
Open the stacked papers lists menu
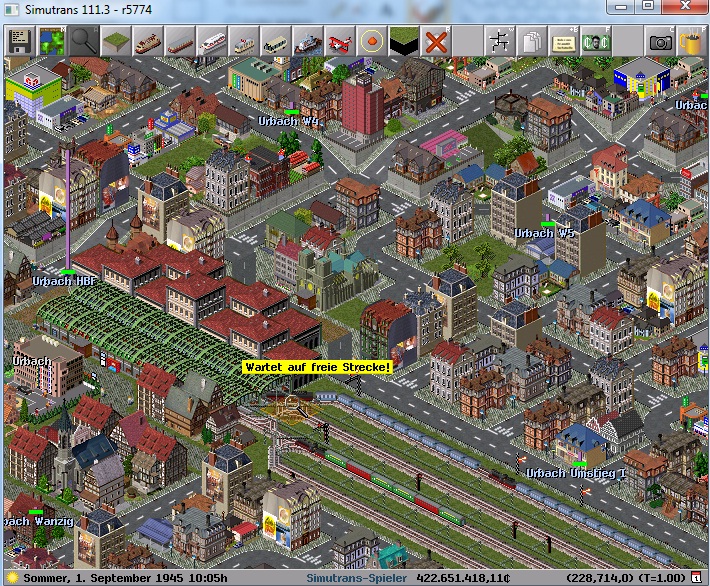pyautogui.click(x=531, y=42)
